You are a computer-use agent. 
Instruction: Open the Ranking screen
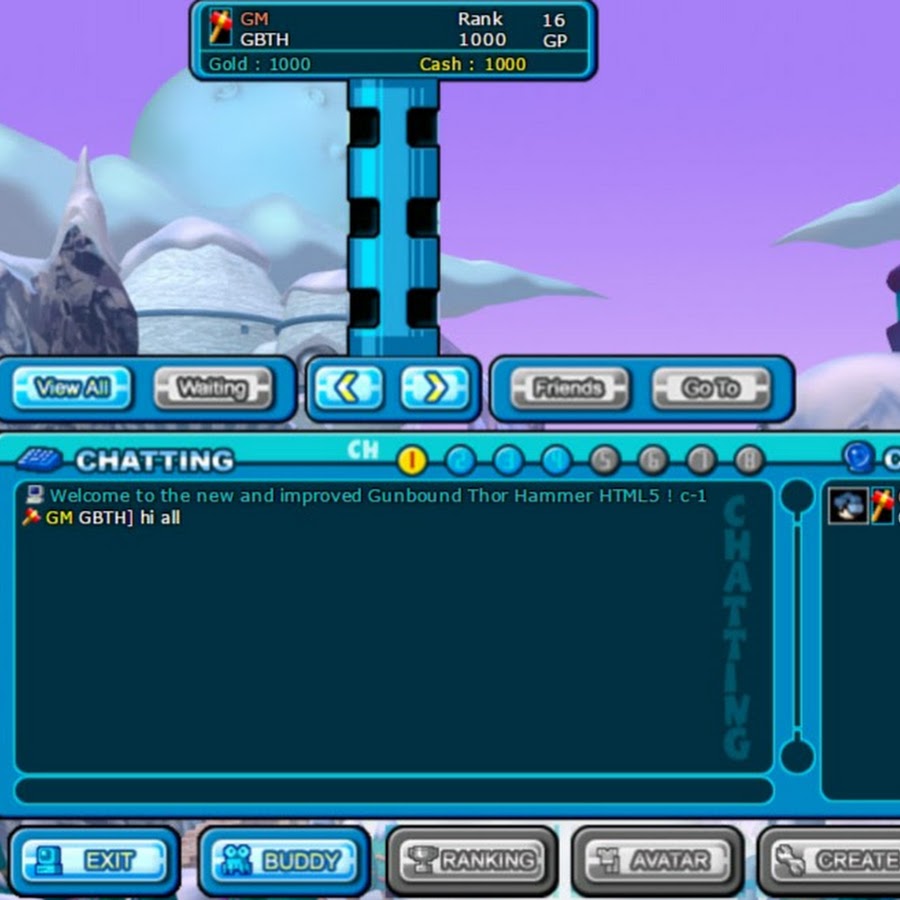[x=472, y=860]
